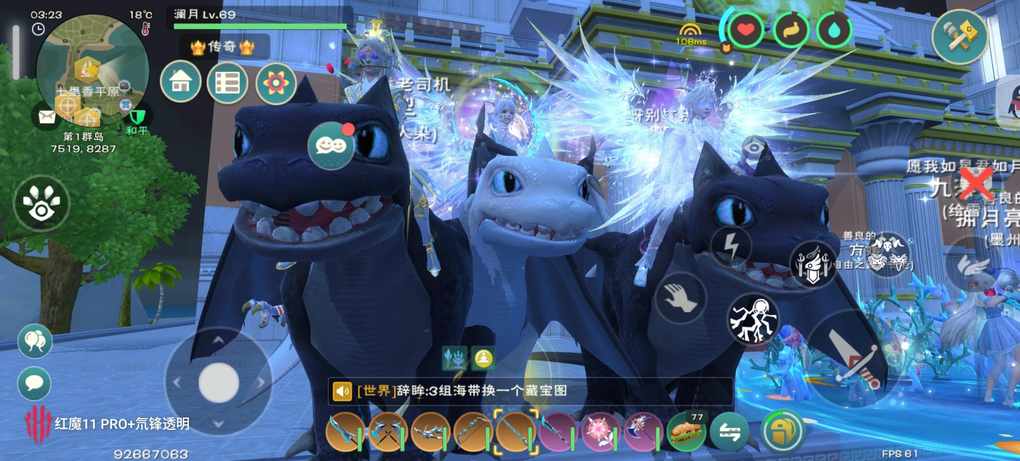Viewport: 1020px width, 461px height.
Task: Open the chat faces bubble with red dot
Action: point(331,145)
